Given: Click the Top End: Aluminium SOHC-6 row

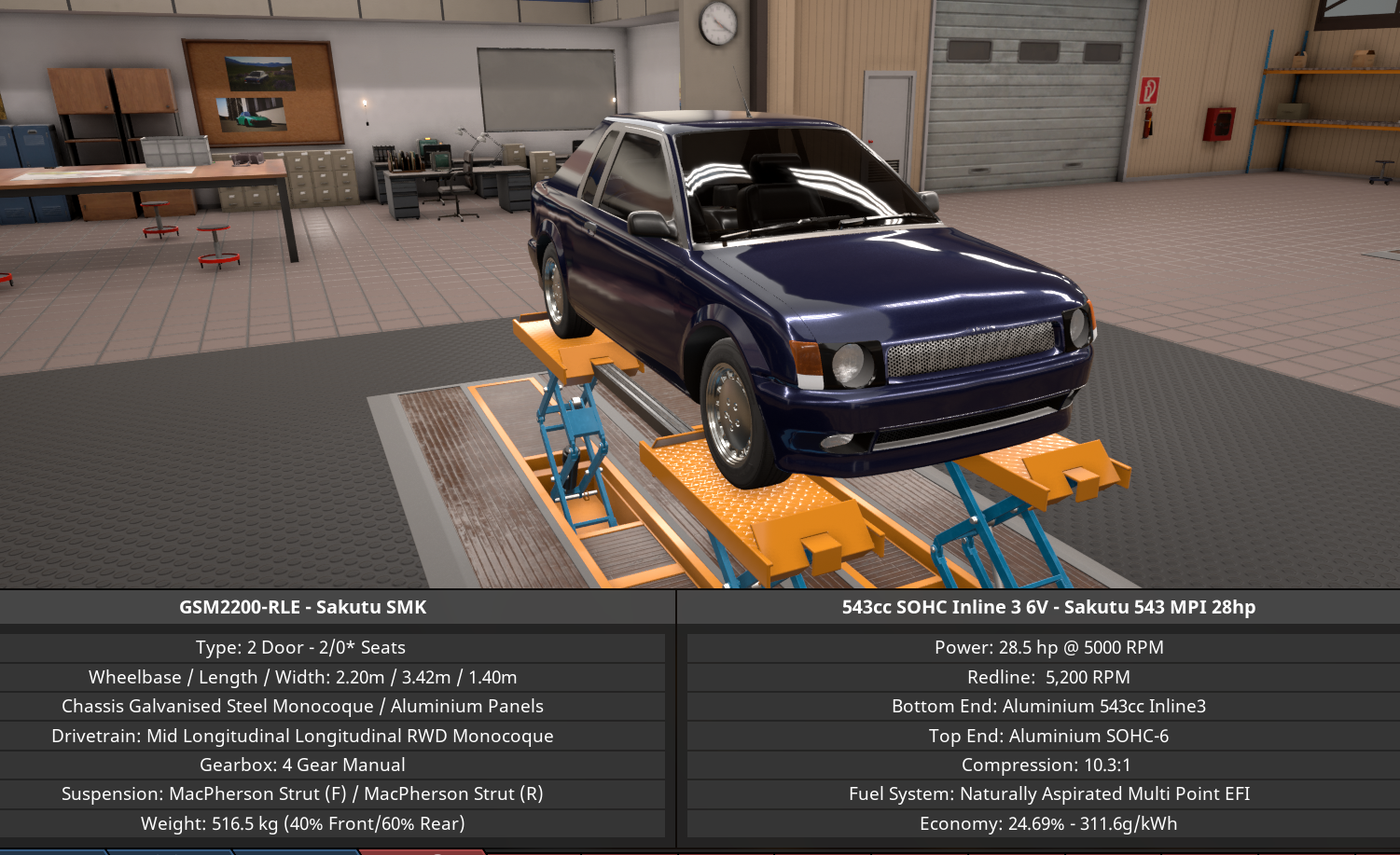Looking at the screenshot, I should point(1048,736).
